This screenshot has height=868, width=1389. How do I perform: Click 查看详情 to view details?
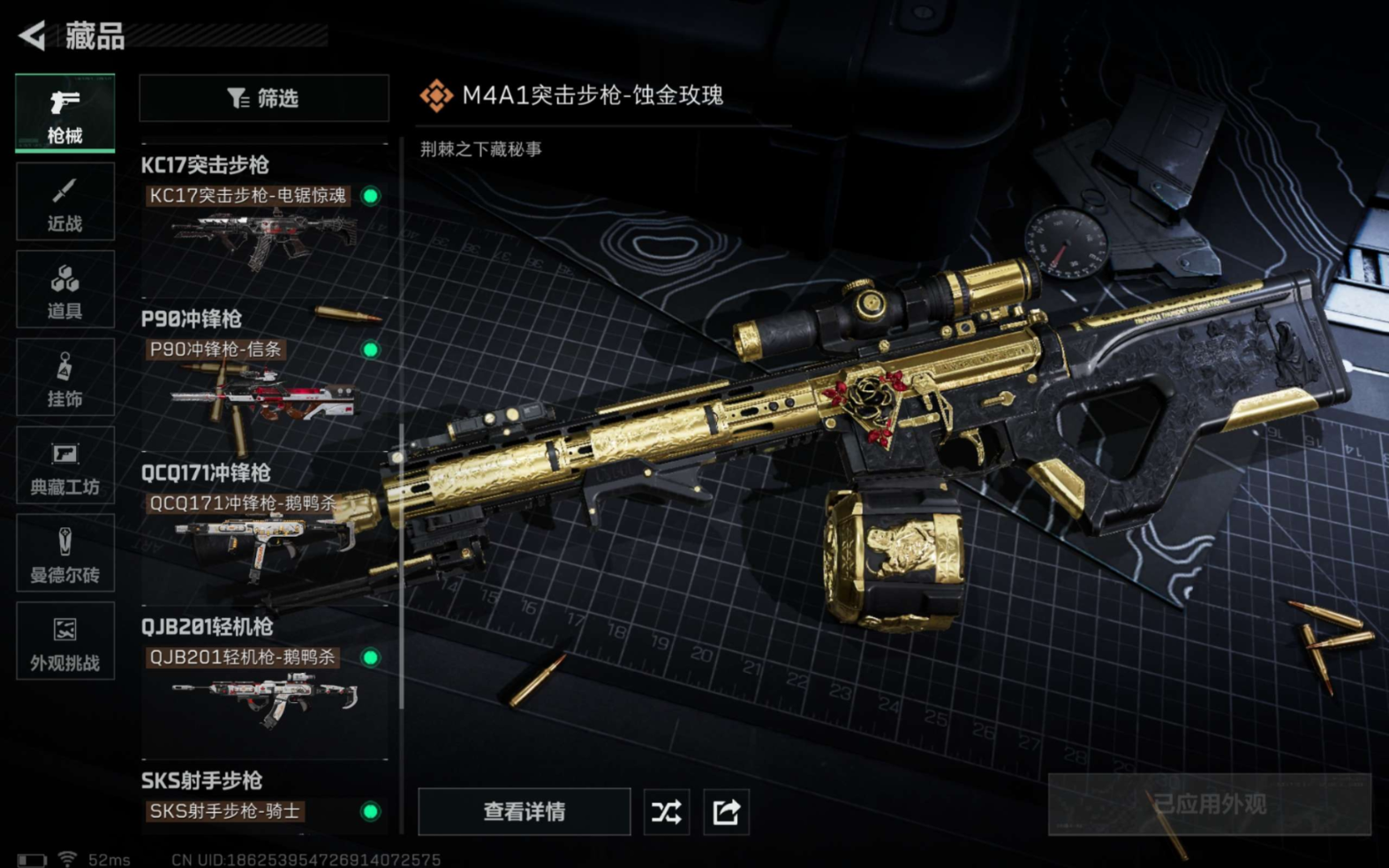tap(524, 811)
